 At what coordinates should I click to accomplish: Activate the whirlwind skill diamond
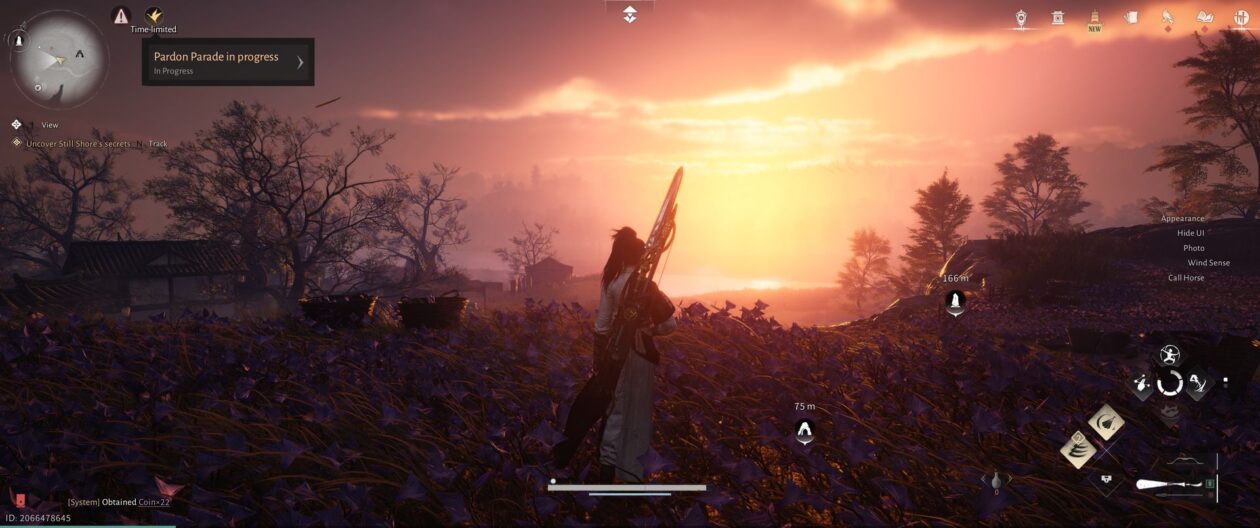(x=1078, y=449)
